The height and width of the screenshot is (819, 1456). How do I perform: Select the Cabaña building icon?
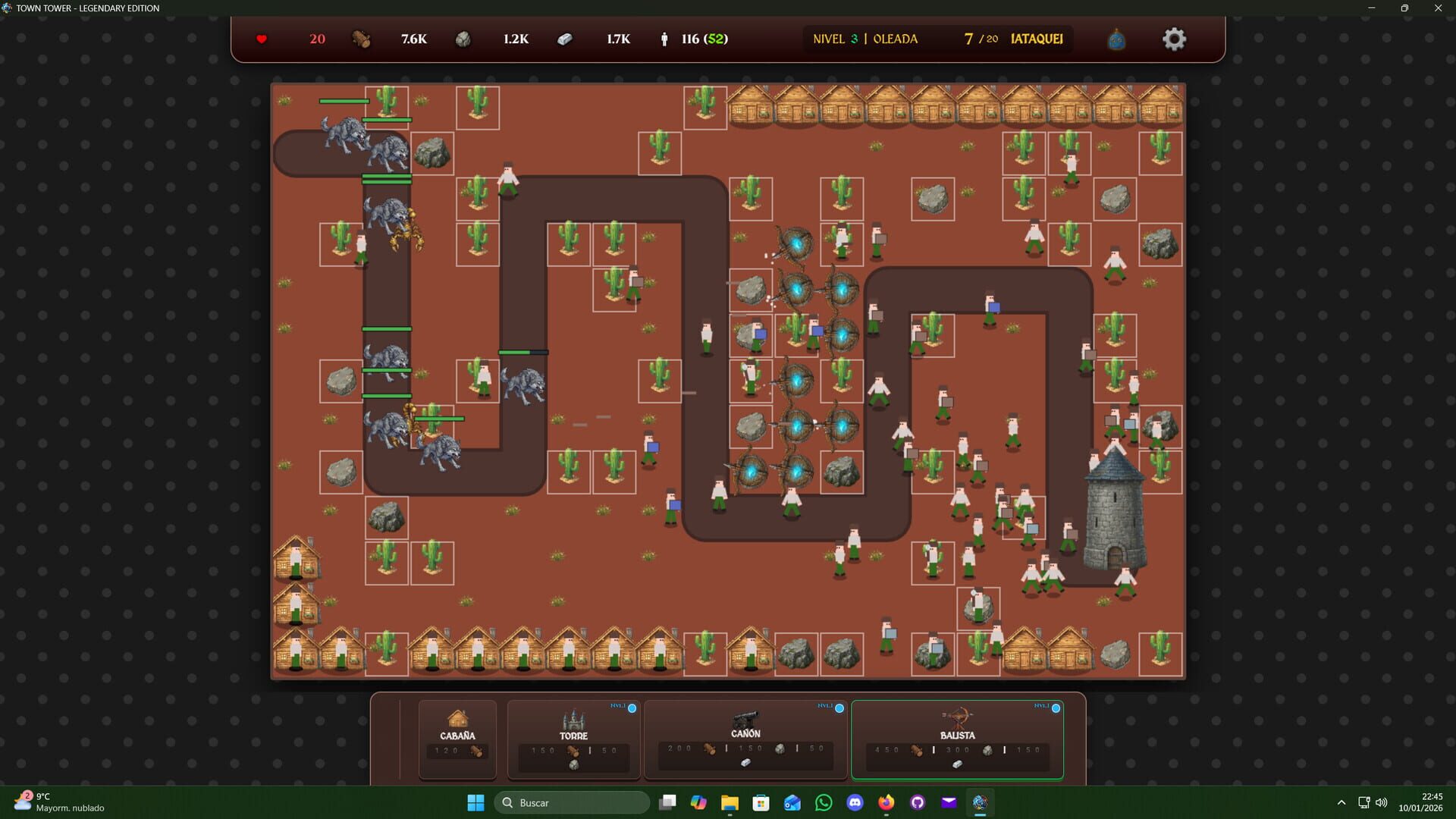pyautogui.click(x=457, y=718)
